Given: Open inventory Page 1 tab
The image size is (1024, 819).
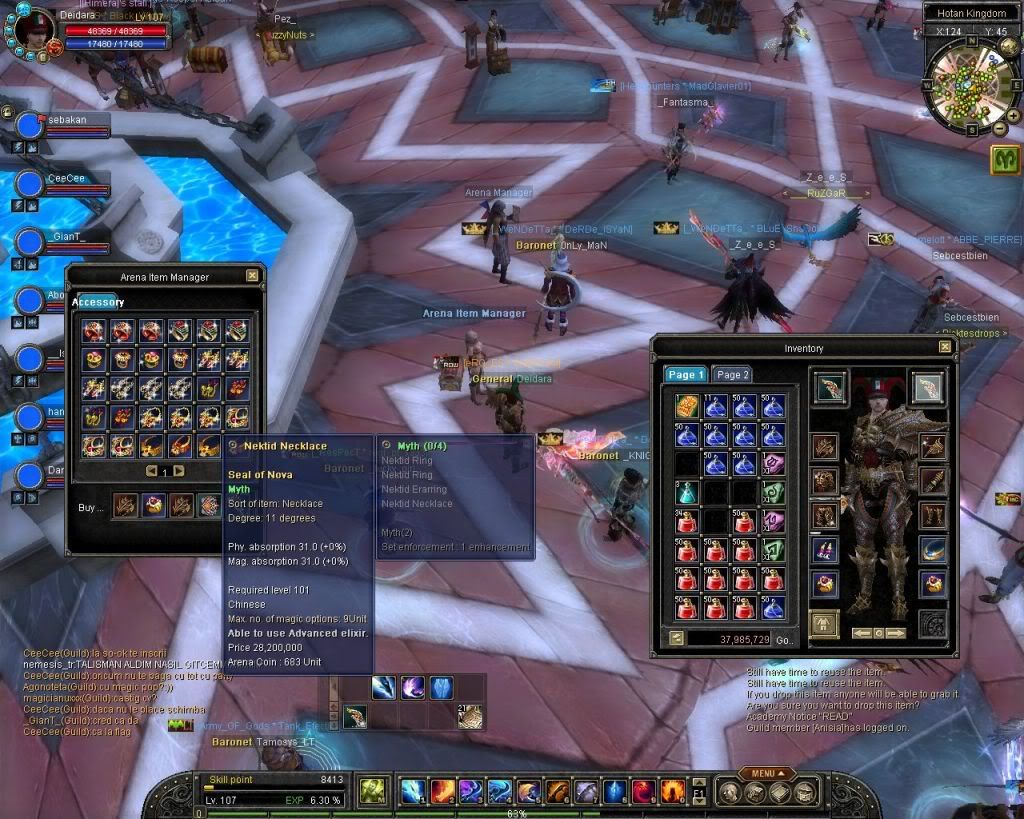Looking at the screenshot, I should pos(686,375).
